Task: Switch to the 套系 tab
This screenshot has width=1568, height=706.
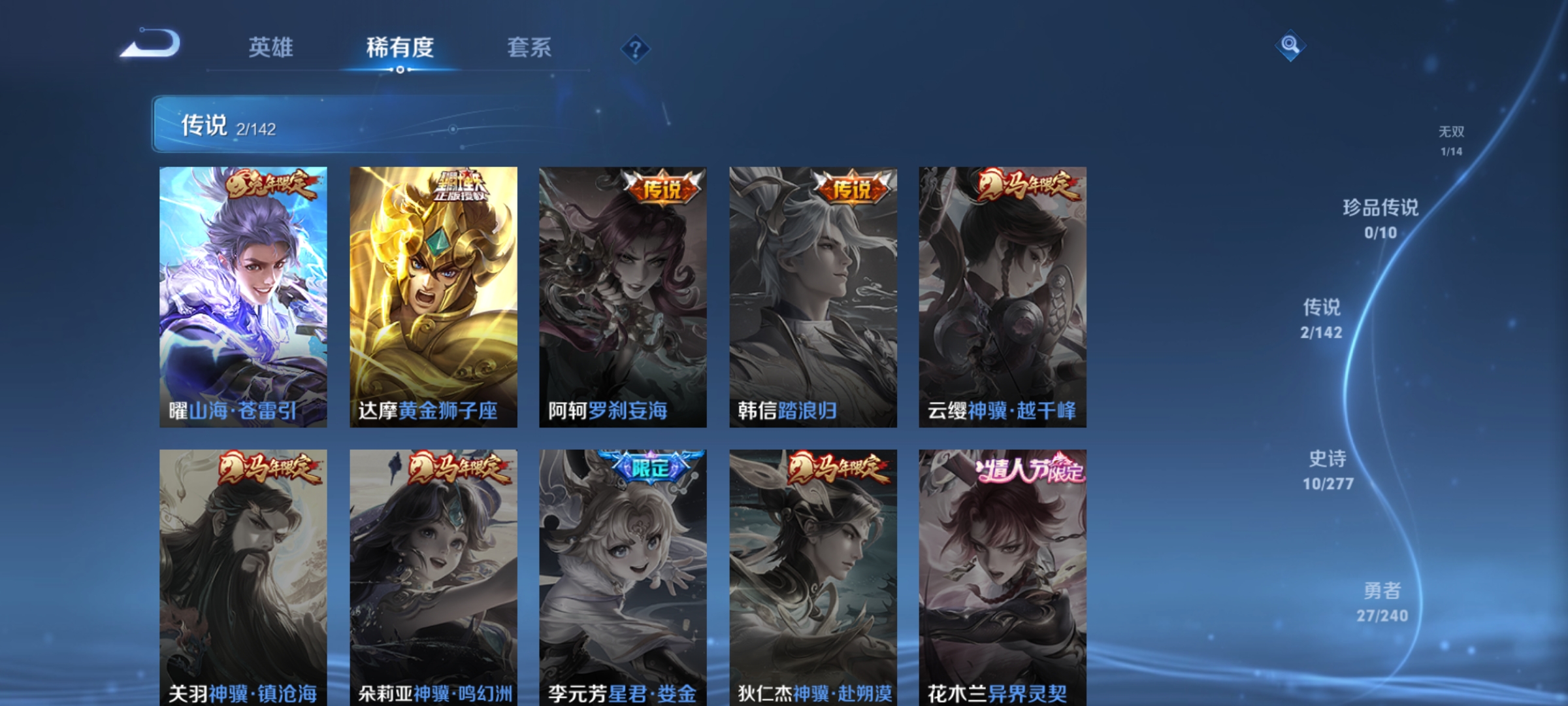Action: [x=531, y=47]
